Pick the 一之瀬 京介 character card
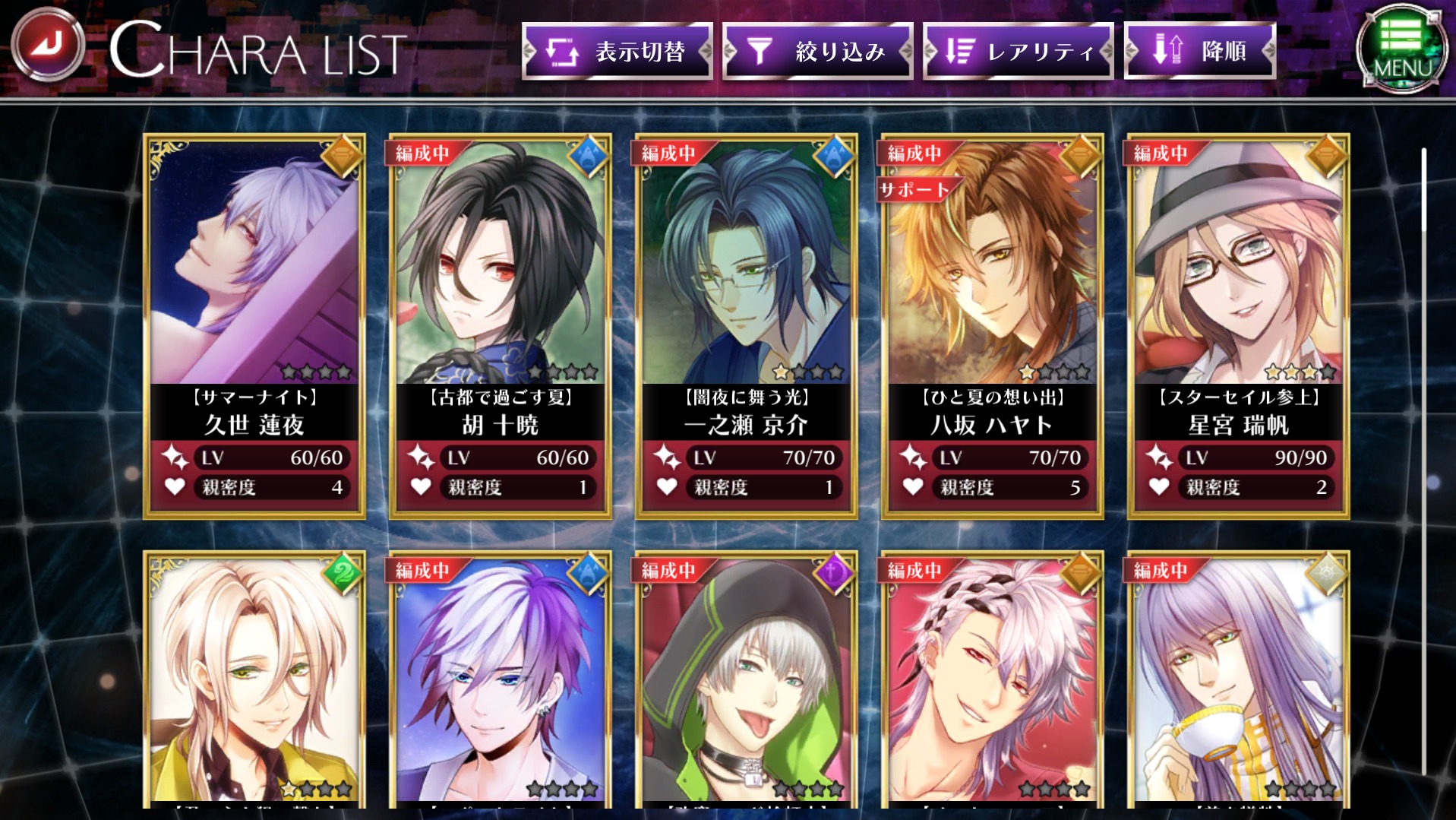This screenshot has width=1456, height=820. (747, 326)
